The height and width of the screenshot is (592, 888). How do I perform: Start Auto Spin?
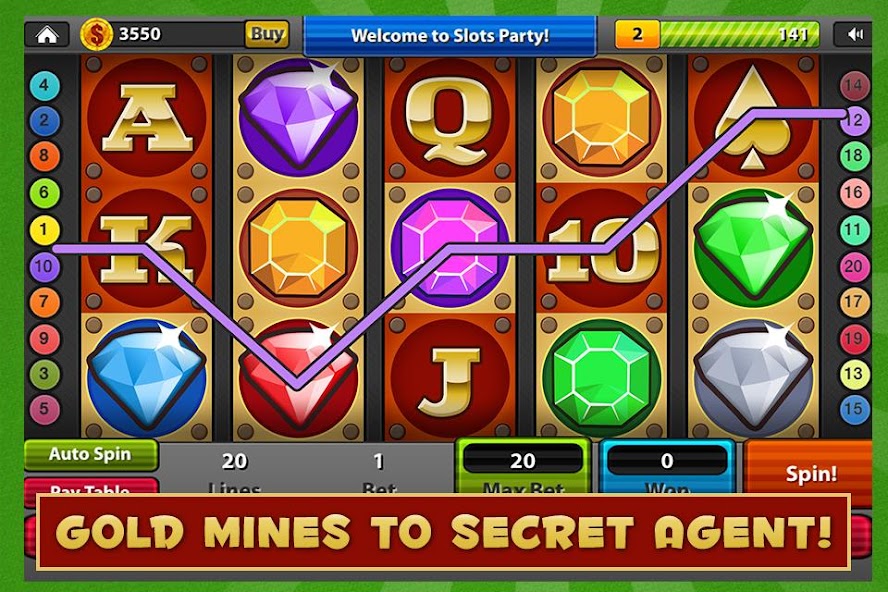91,454
